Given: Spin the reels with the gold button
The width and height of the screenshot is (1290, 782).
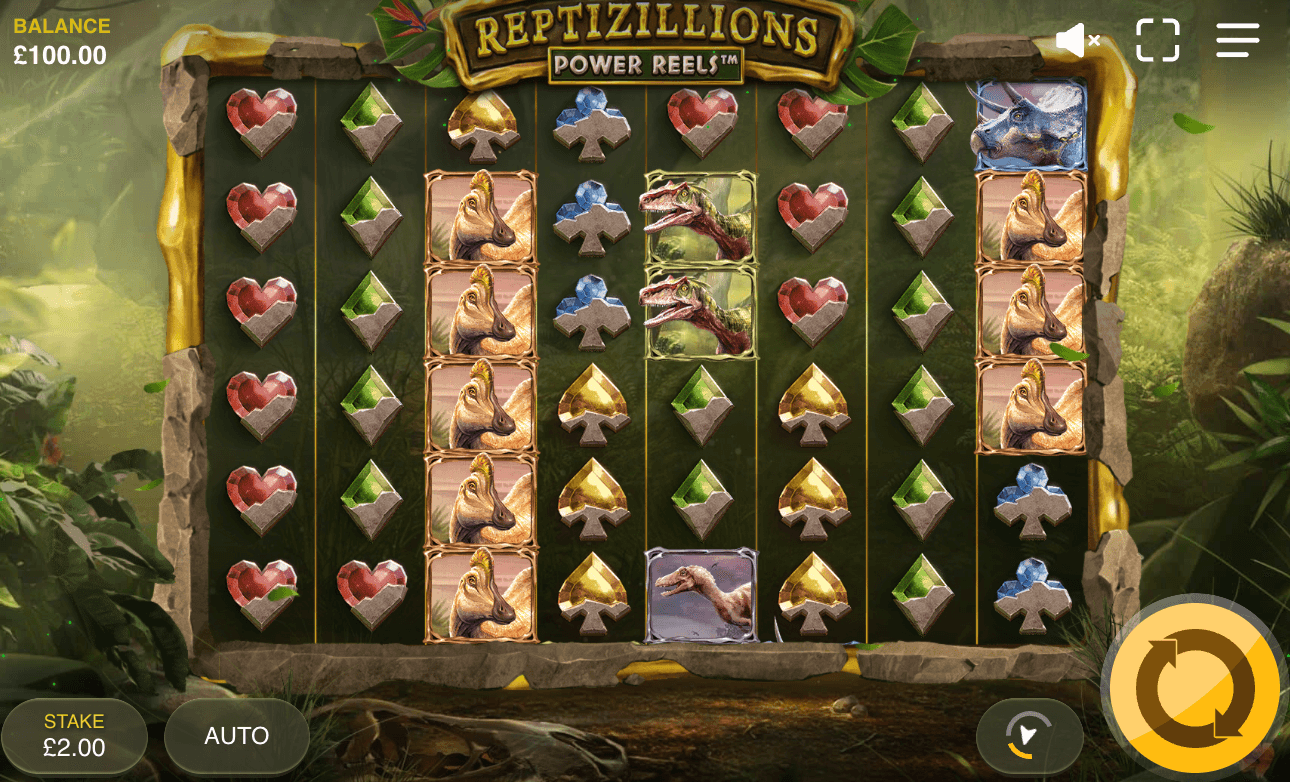Looking at the screenshot, I should (x=1194, y=687).
